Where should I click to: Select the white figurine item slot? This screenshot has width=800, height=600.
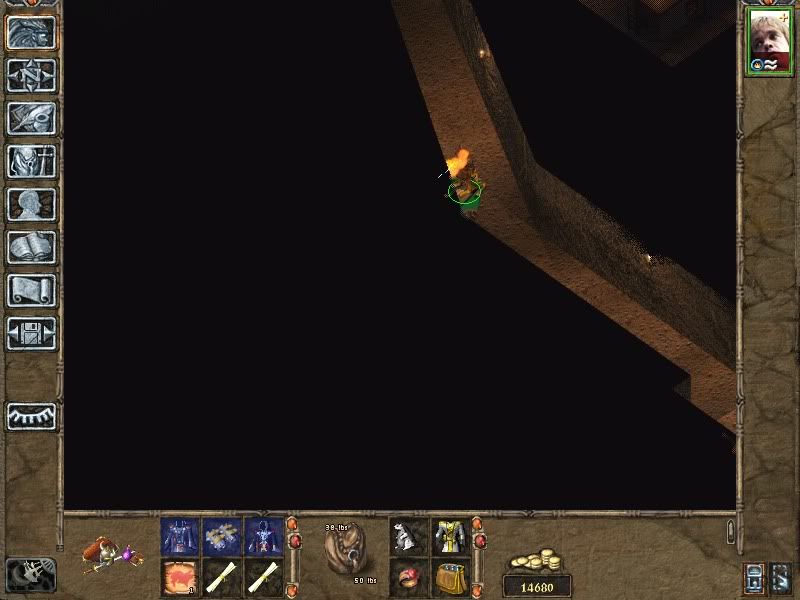(x=408, y=536)
